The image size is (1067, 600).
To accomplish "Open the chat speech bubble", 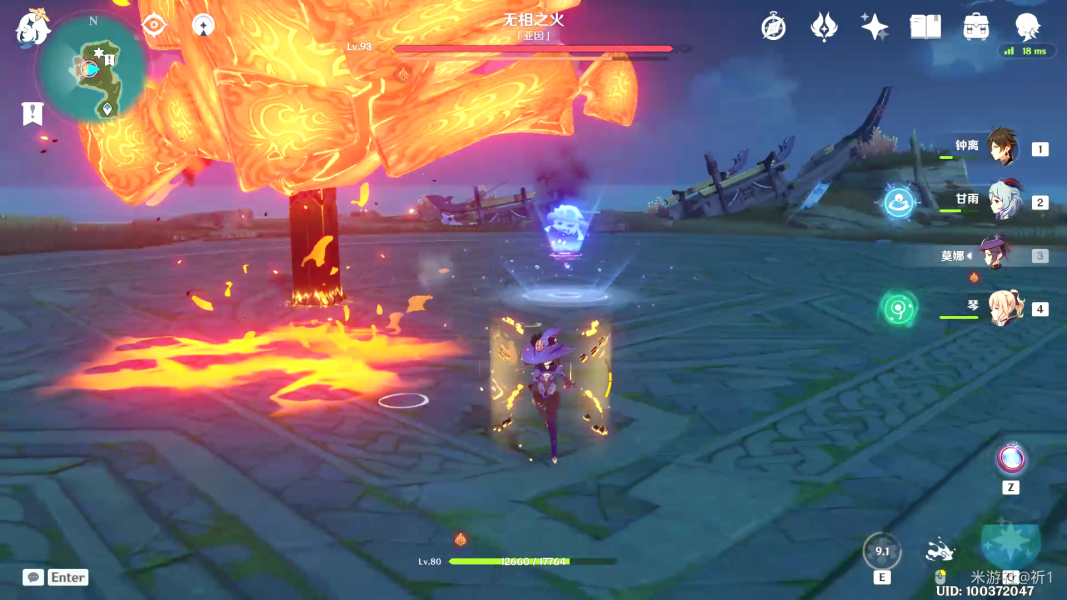I will click(33, 577).
